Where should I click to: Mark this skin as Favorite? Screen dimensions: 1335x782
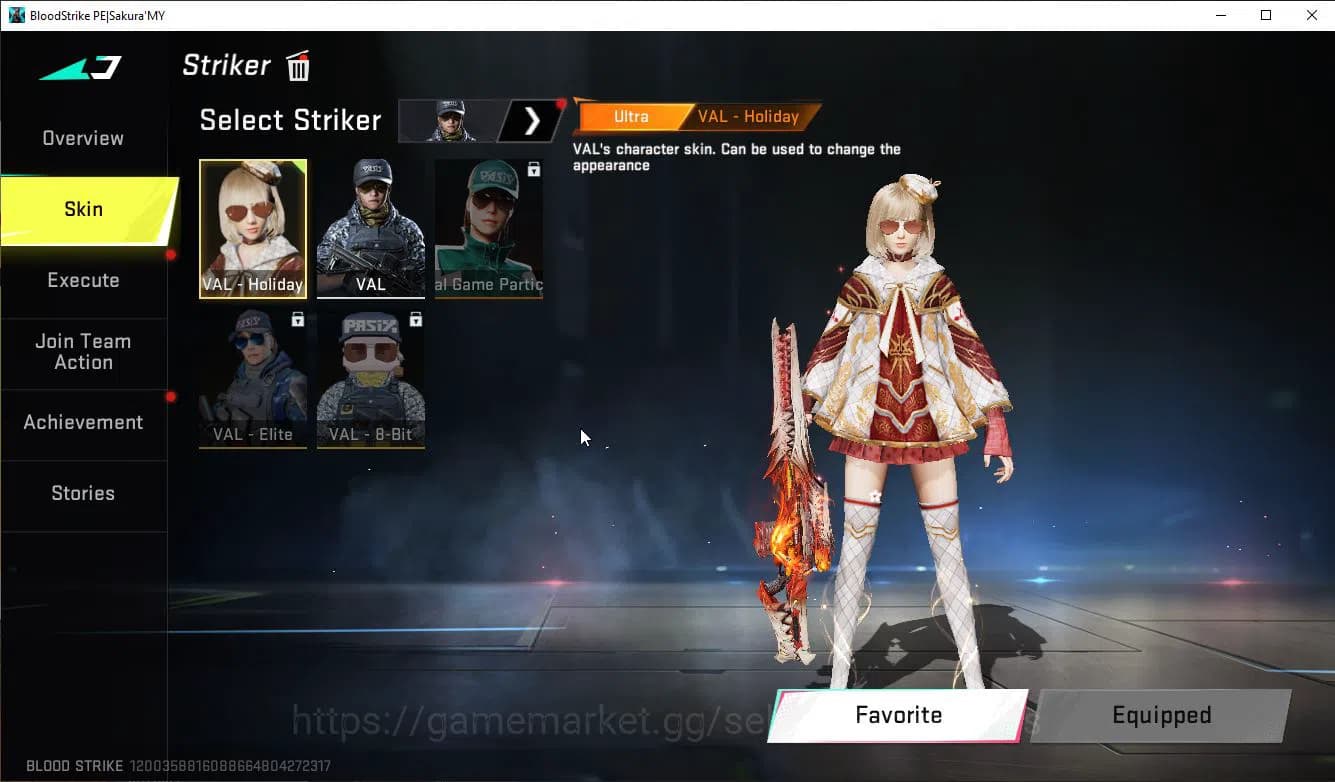pyautogui.click(x=897, y=715)
